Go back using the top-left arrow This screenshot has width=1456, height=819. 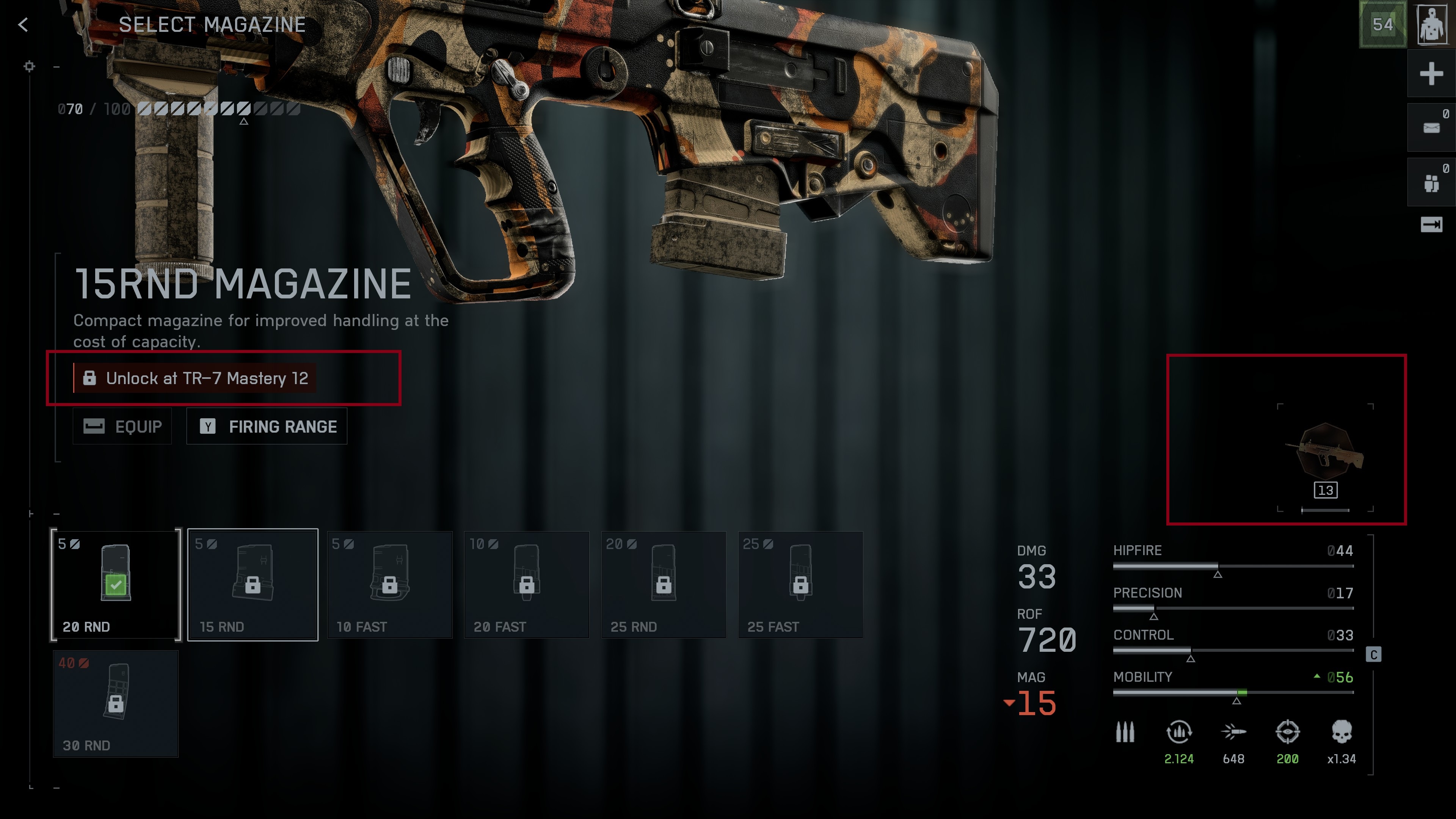click(23, 24)
